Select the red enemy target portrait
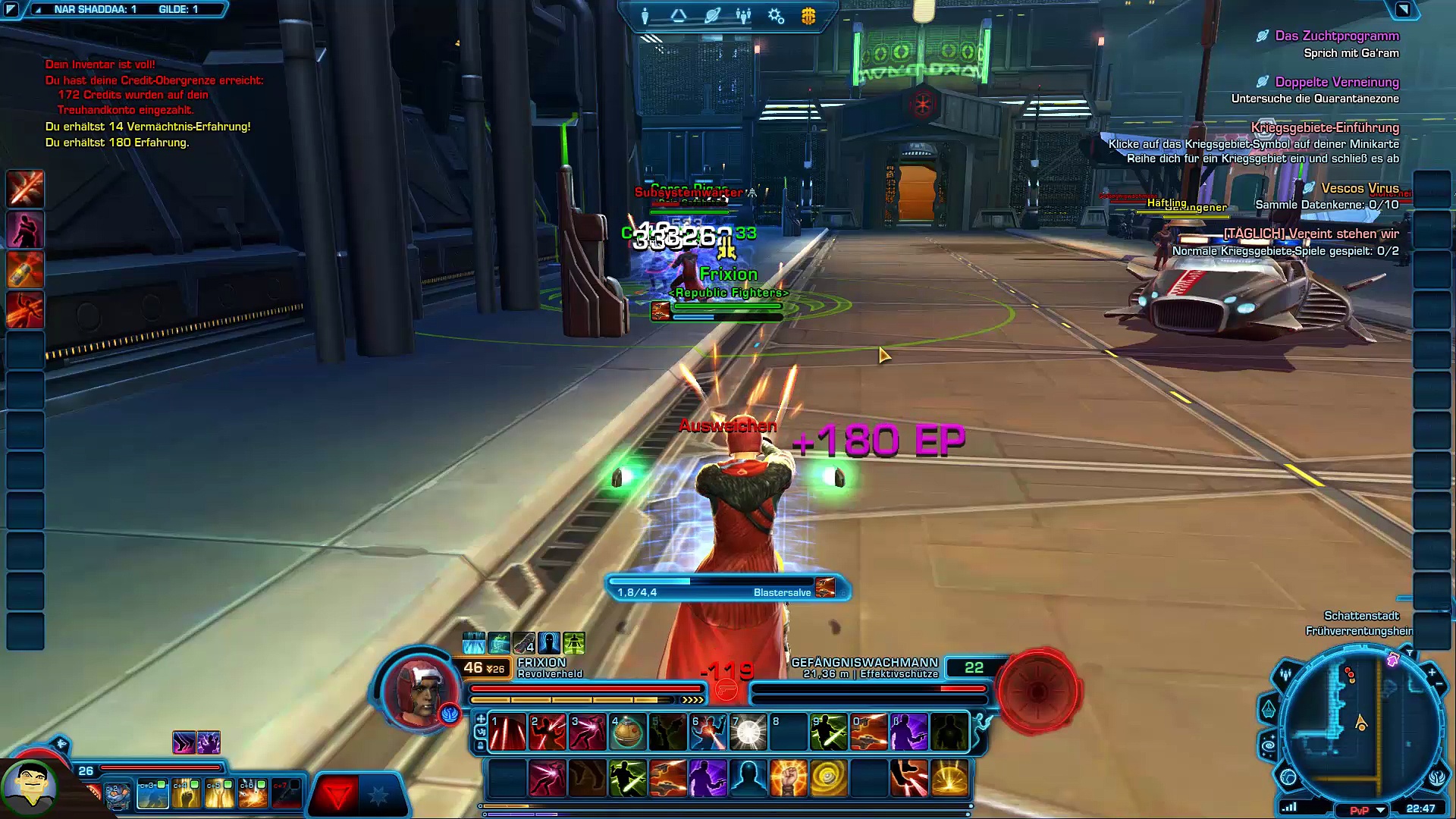Screen dimensions: 1456x819 1037,690
